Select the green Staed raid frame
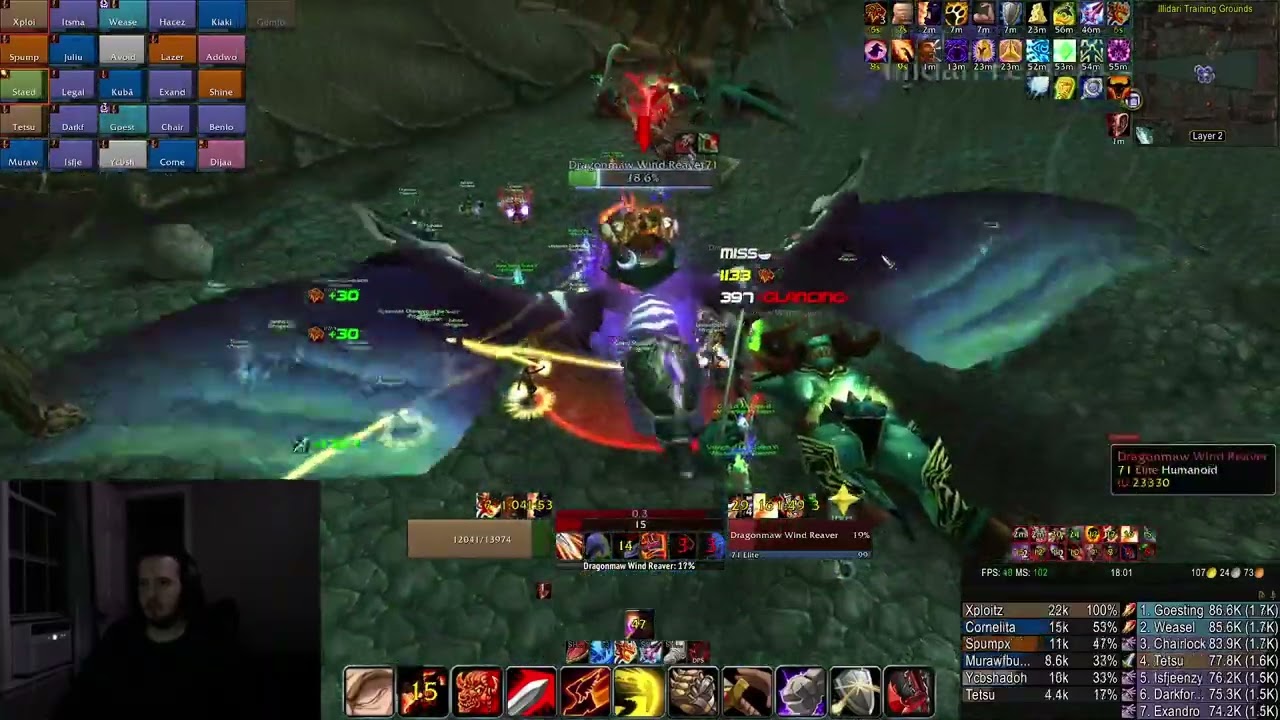This screenshot has height=720, width=1280. [24, 91]
